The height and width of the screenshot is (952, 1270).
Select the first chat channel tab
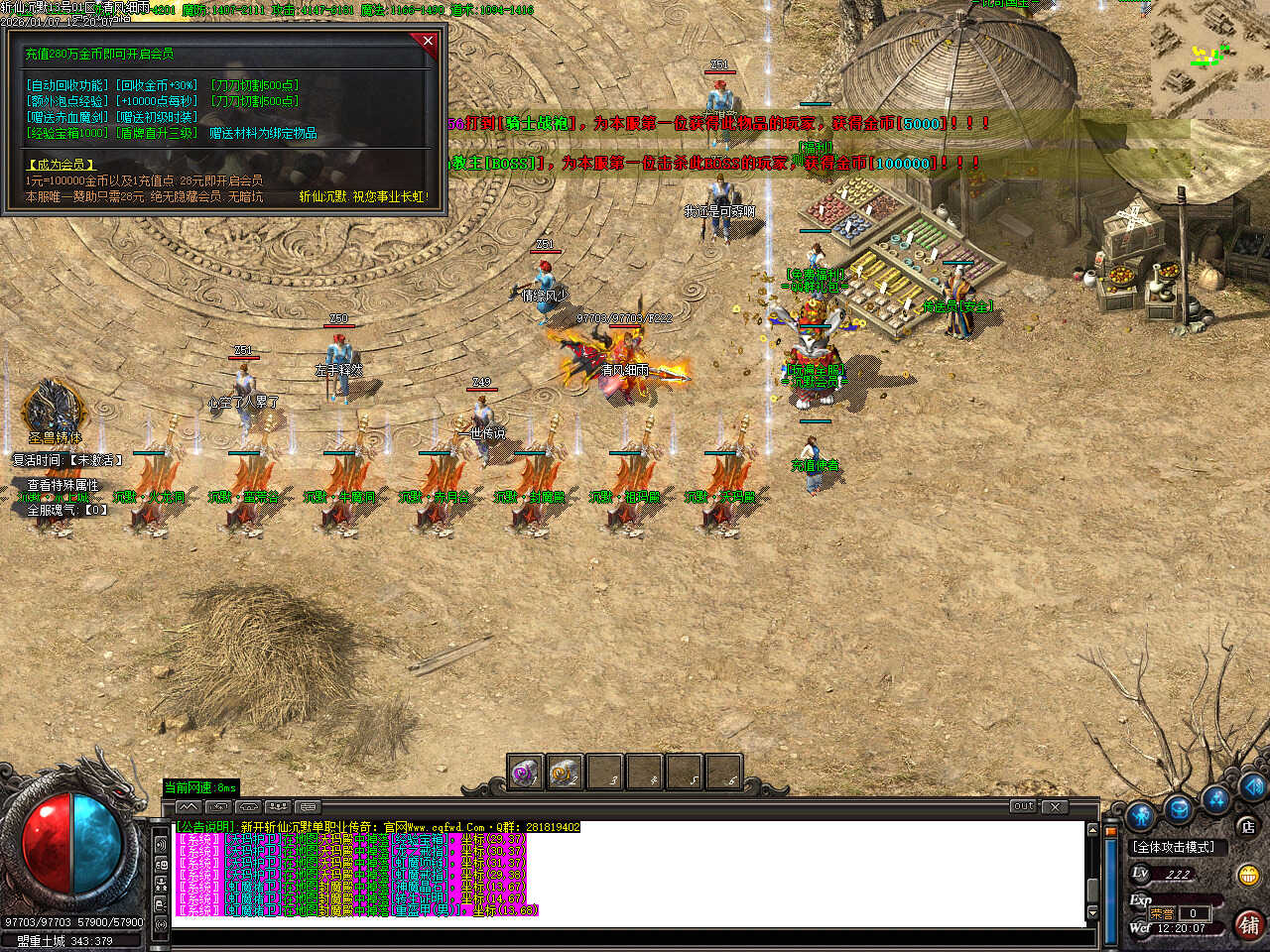click(188, 807)
